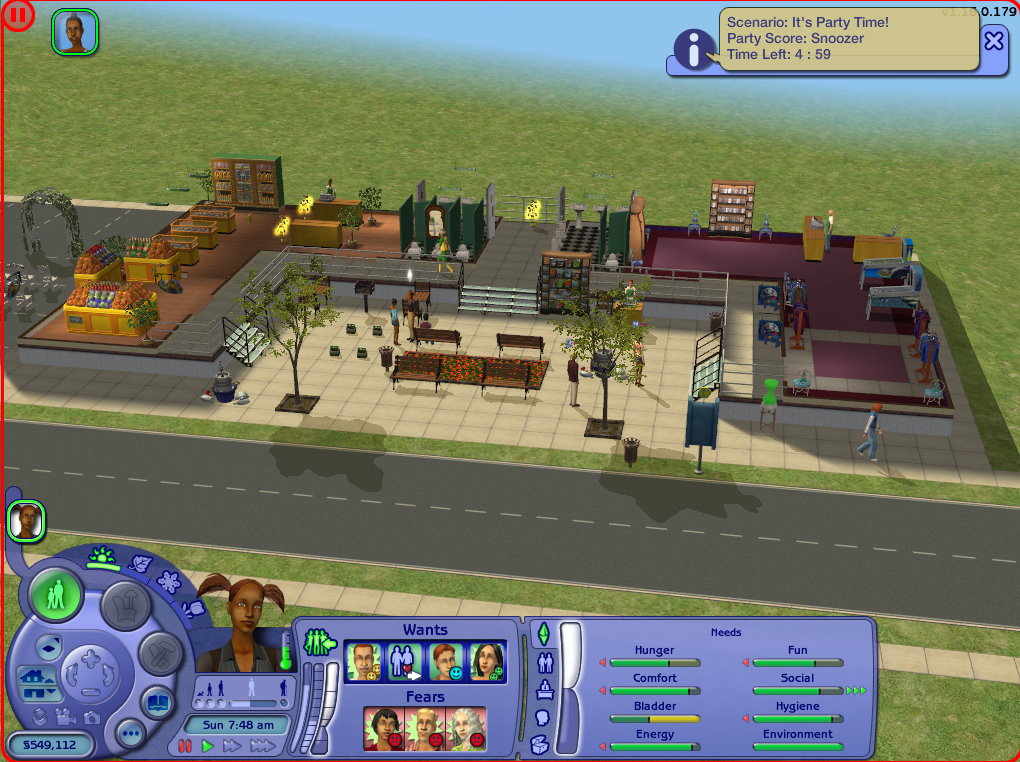1020x762 pixels.
Task: Open the Relationships tab with two figures
Action: (545, 661)
